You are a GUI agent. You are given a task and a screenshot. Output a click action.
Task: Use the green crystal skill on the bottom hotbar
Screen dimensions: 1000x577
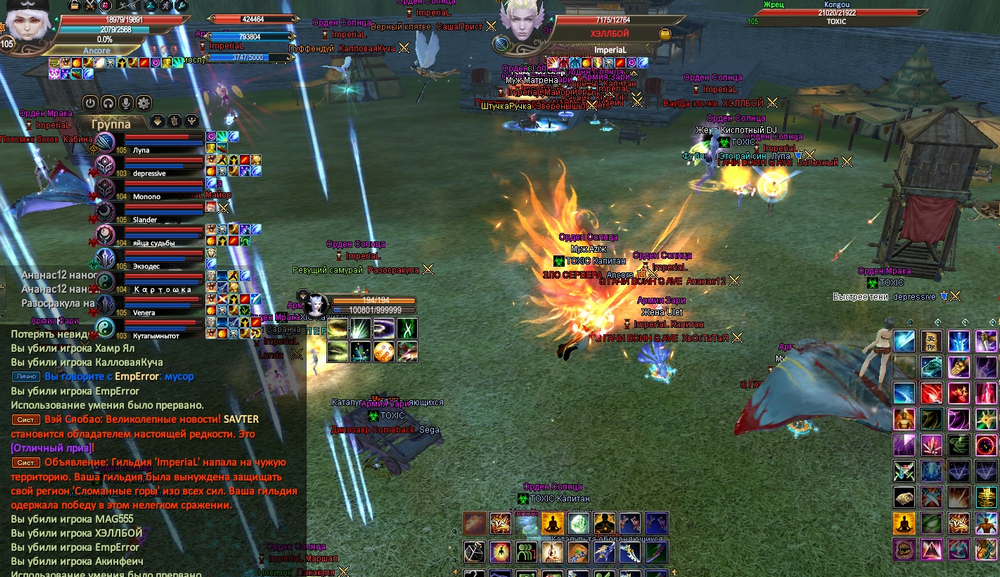point(578,523)
